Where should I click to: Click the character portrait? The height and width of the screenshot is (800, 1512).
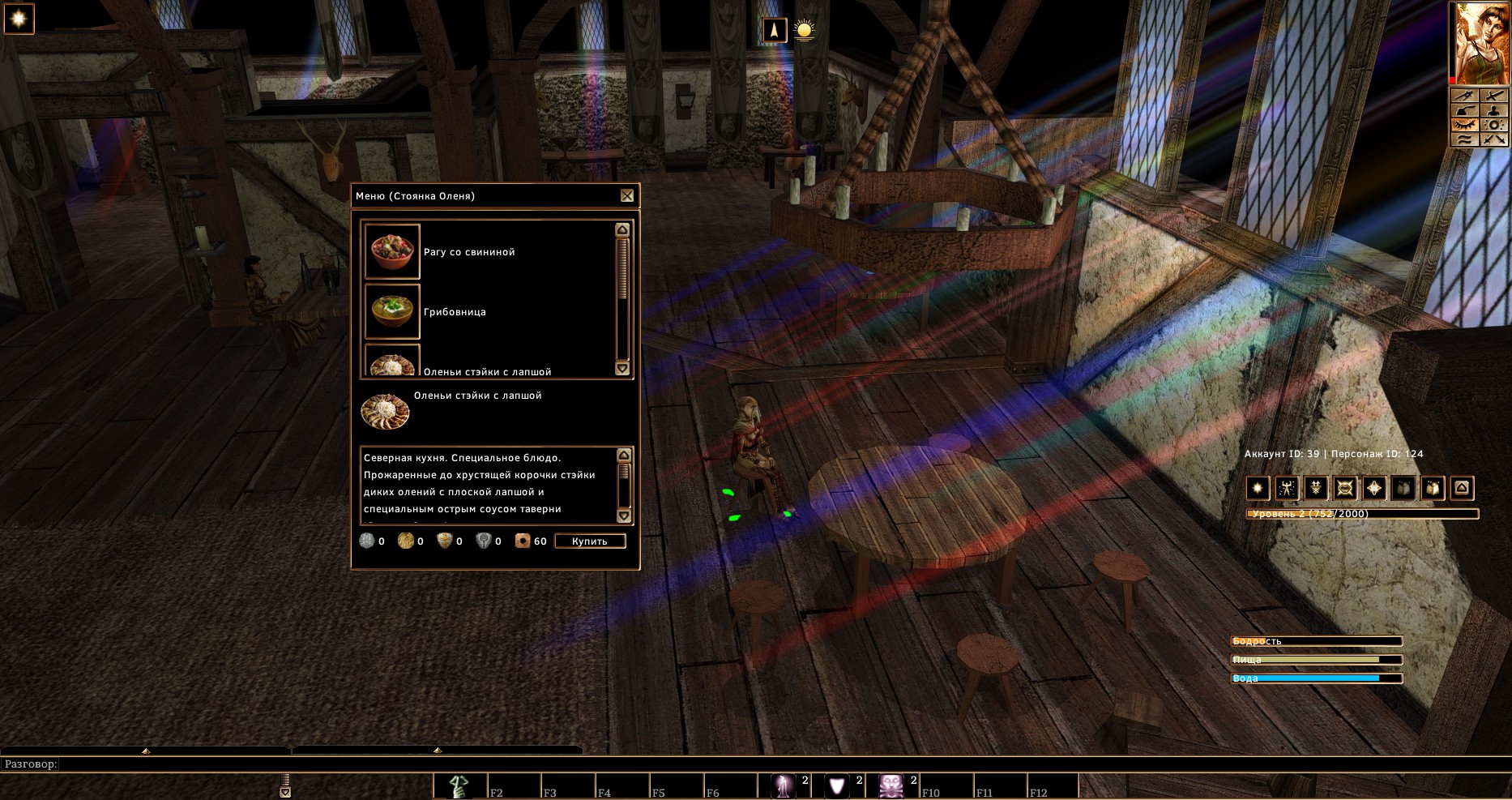coord(1480,43)
